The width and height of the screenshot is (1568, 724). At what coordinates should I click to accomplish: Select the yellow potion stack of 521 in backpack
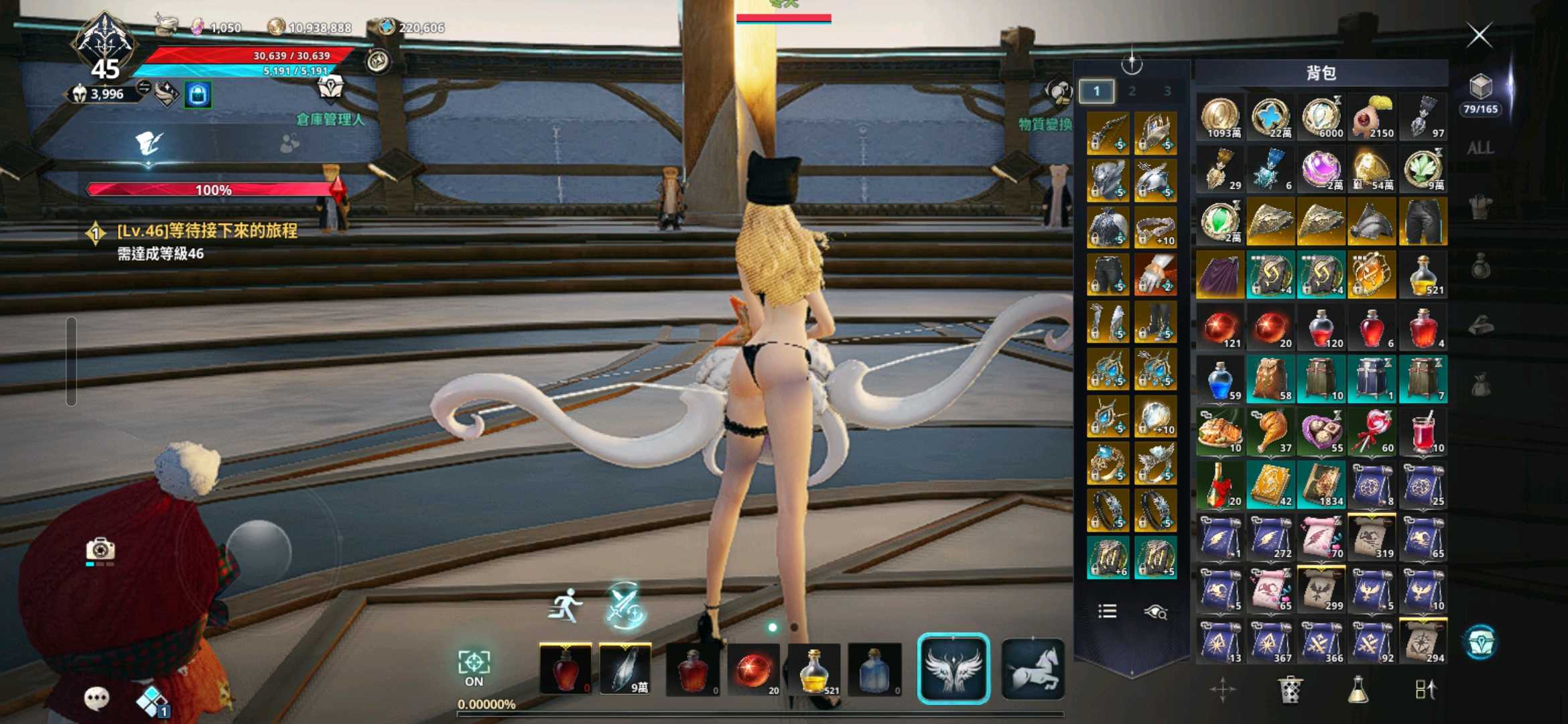pos(1423,275)
